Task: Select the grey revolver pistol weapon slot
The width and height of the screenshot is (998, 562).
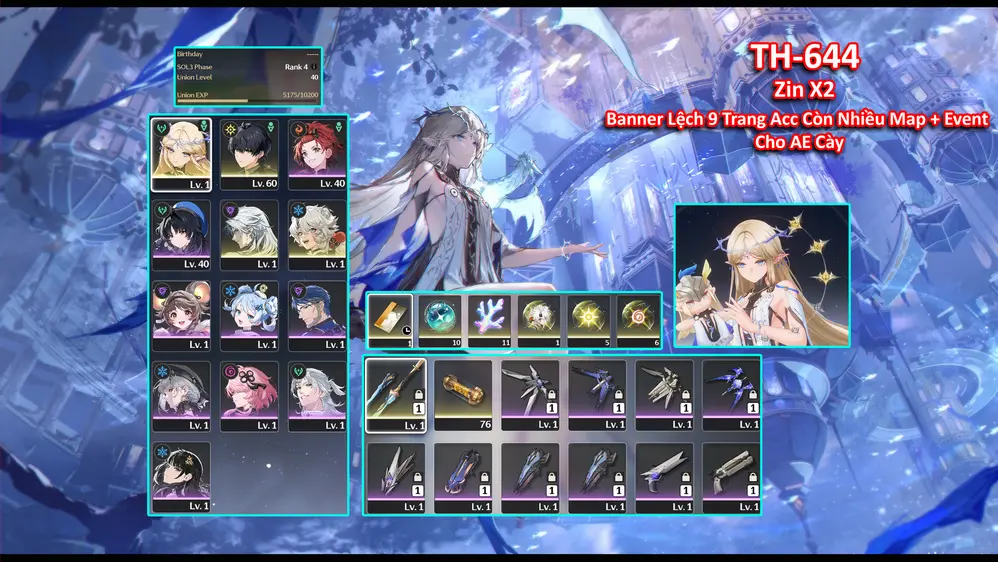Action: click(x=731, y=477)
